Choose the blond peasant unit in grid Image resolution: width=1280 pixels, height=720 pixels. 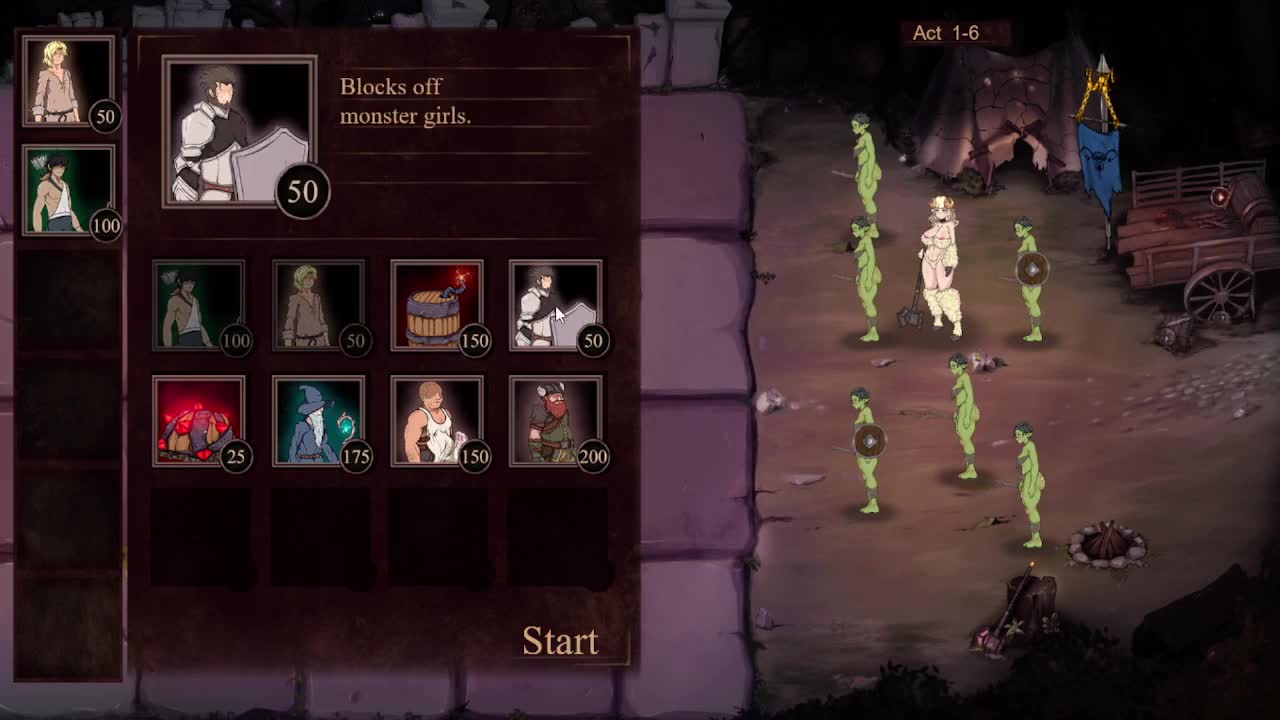click(318, 306)
